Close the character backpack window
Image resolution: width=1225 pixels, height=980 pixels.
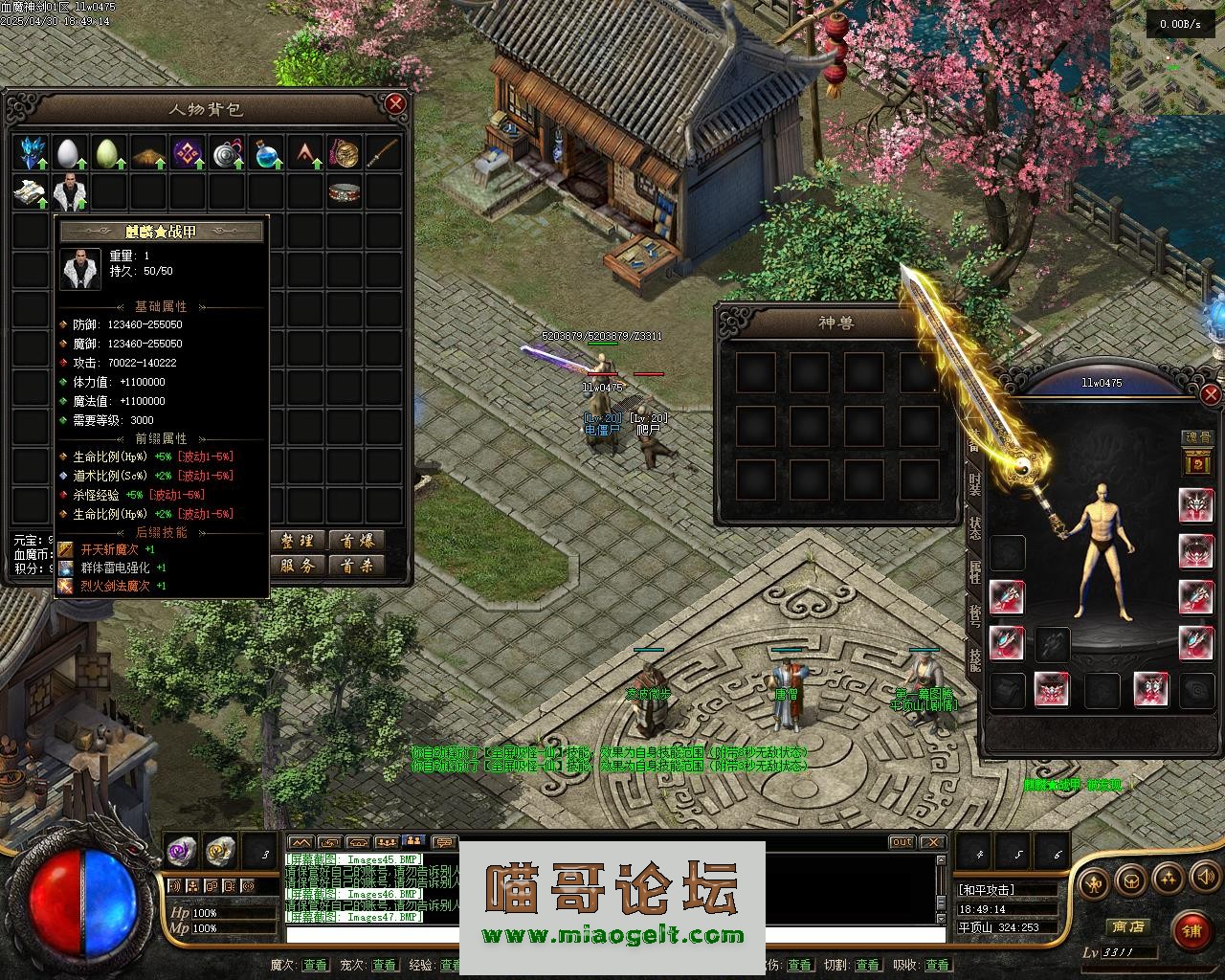[x=395, y=103]
